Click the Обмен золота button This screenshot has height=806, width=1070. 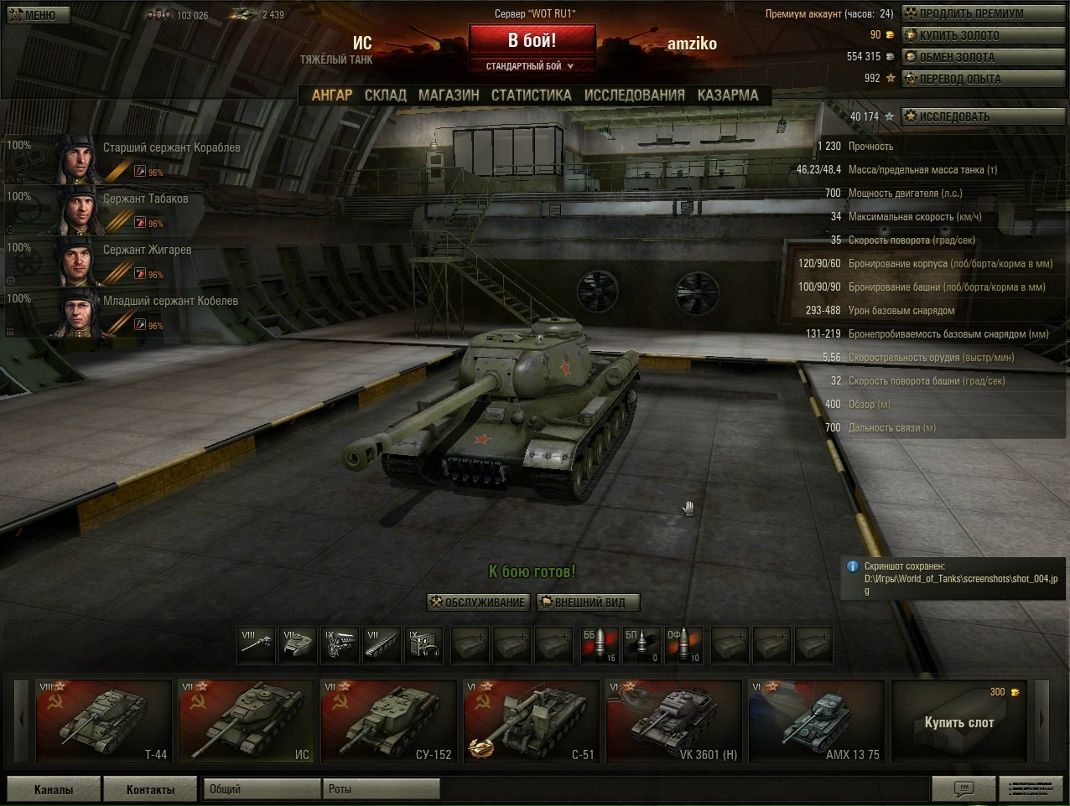[982, 57]
